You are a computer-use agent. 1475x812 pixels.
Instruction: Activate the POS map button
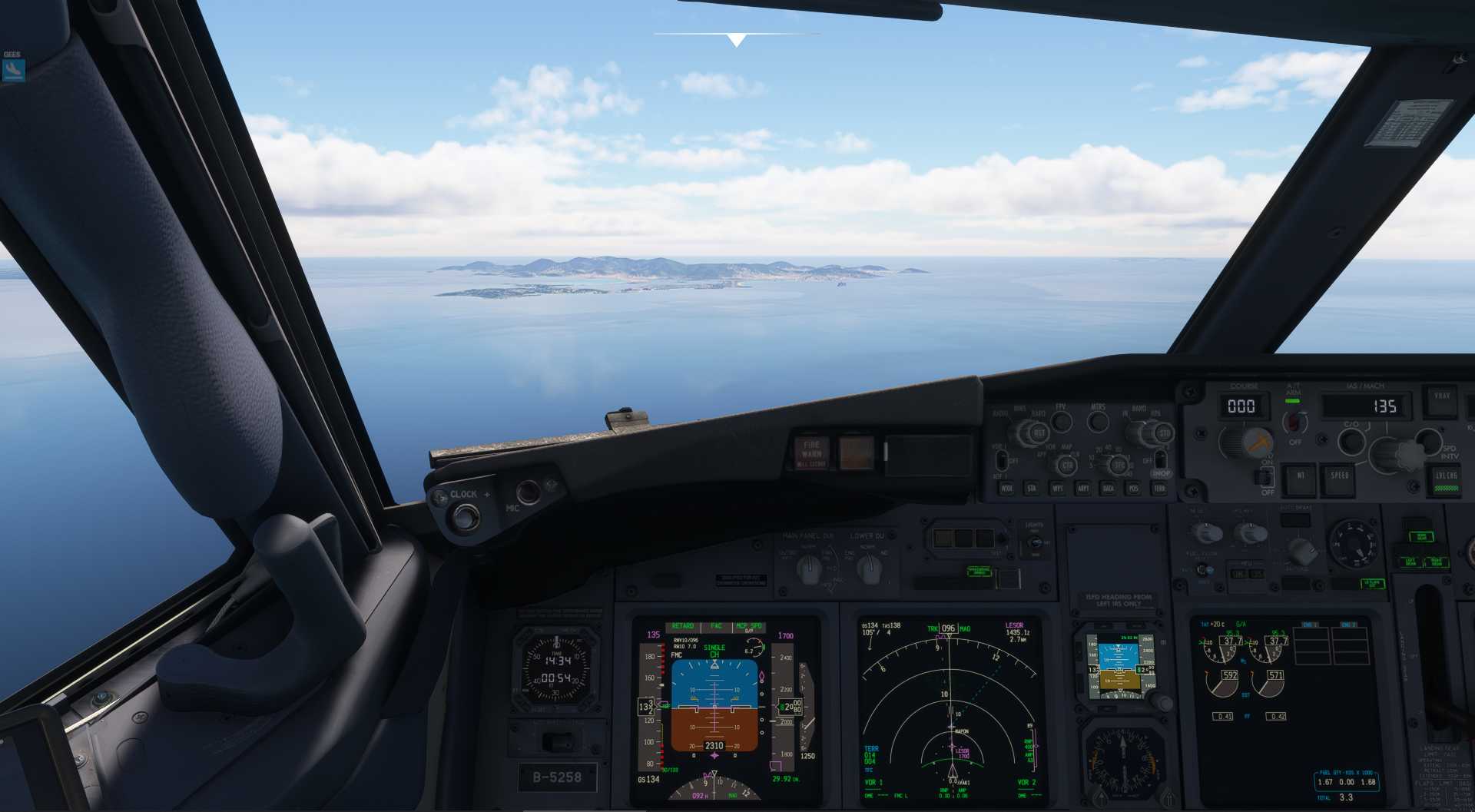click(x=1133, y=488)
